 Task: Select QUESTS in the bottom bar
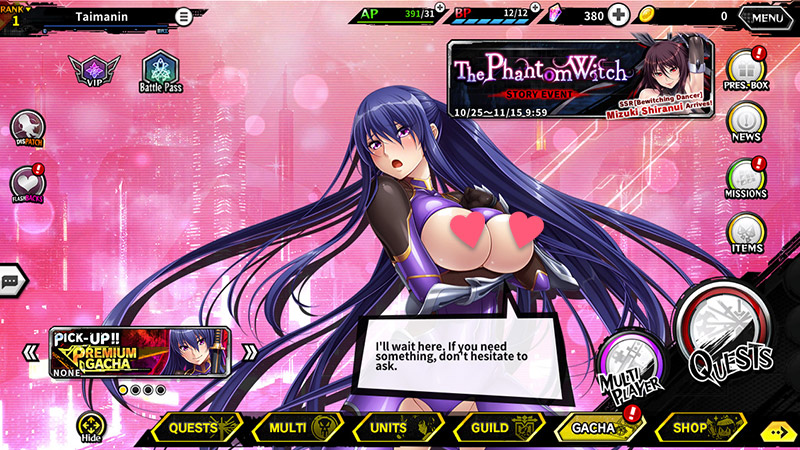coord(197,428)
